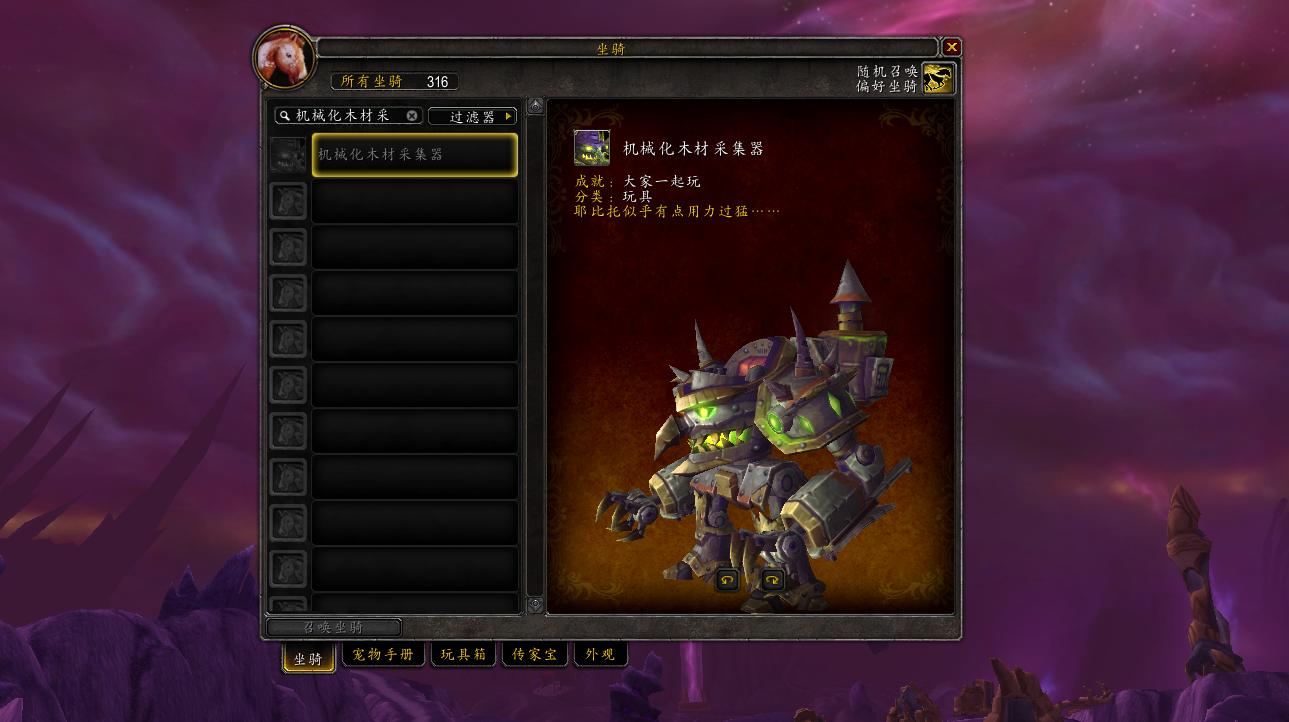Open the 过滤器 filter dropdown
Image resolution: width=1289 pixels, height=722 pixels.
click(x=471, y=115)
